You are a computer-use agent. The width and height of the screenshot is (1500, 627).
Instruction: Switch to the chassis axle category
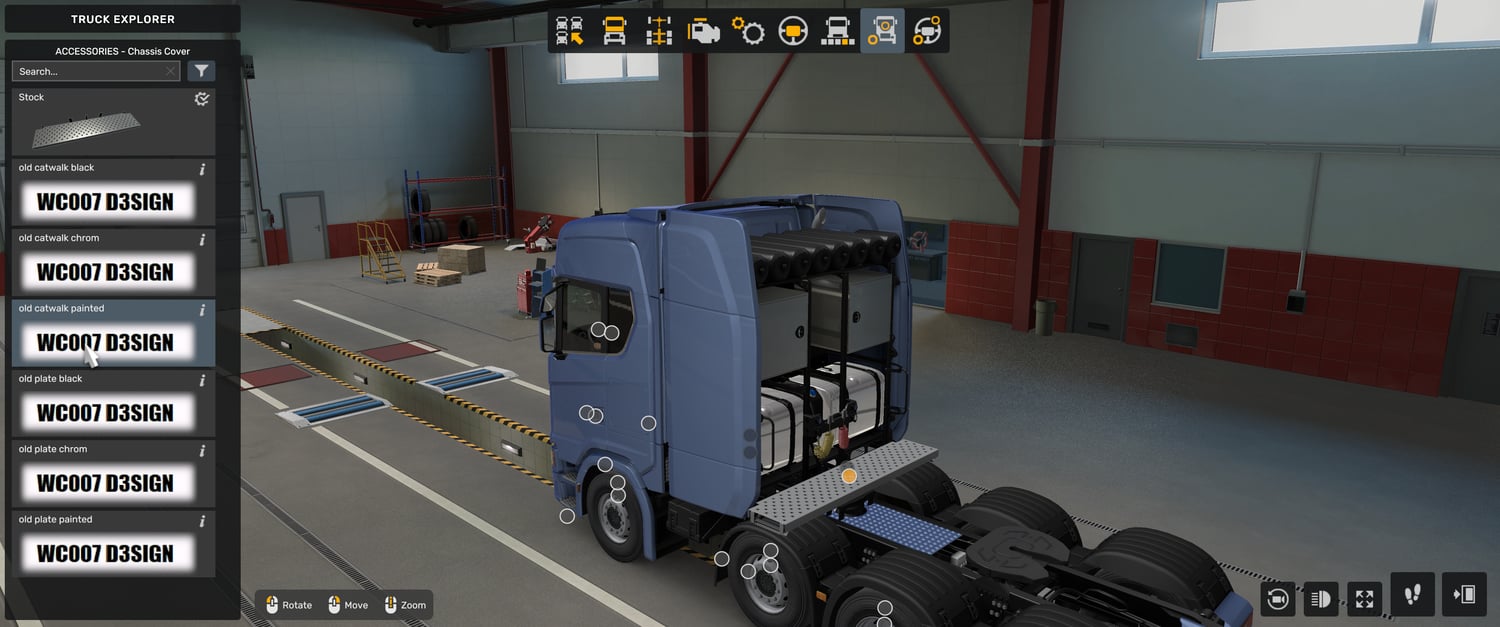coord(659,31)
